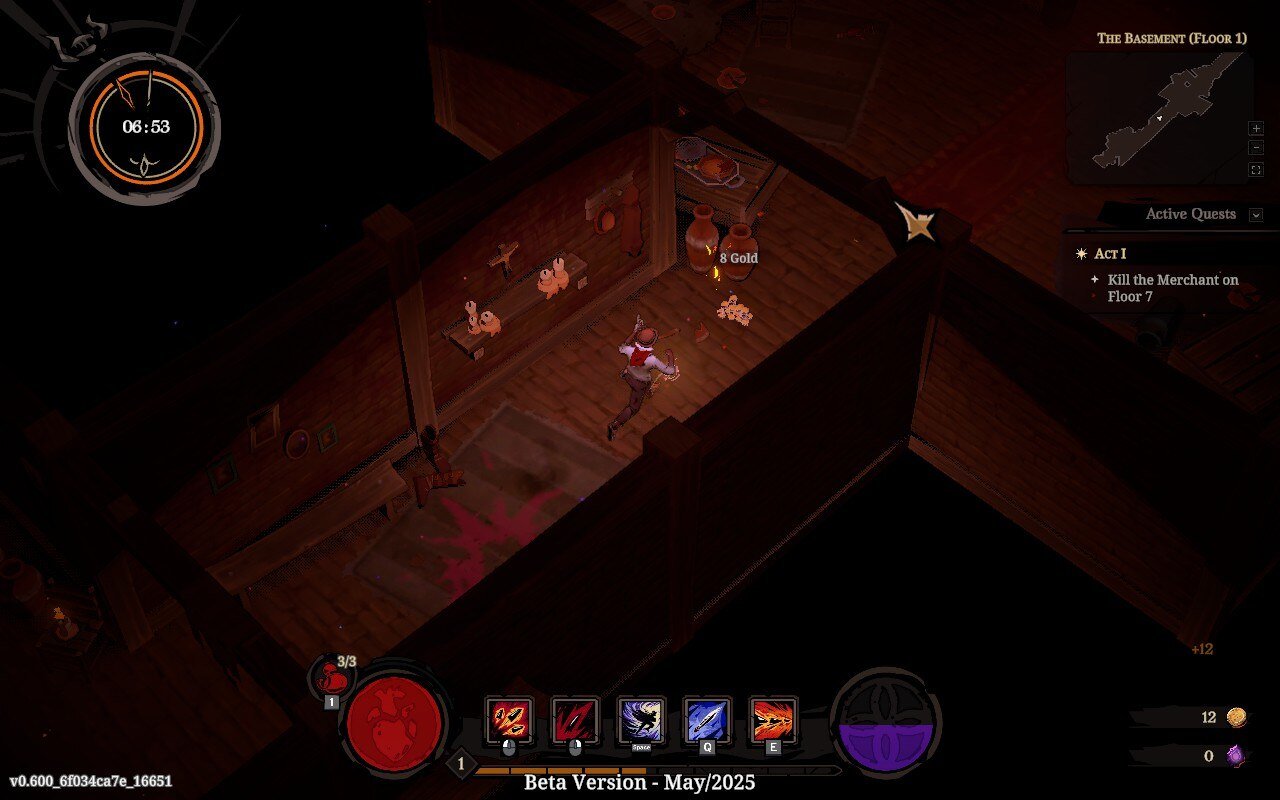
Task: Zoom in the minimap with the plus button
Action: [x=1257, y=128]
